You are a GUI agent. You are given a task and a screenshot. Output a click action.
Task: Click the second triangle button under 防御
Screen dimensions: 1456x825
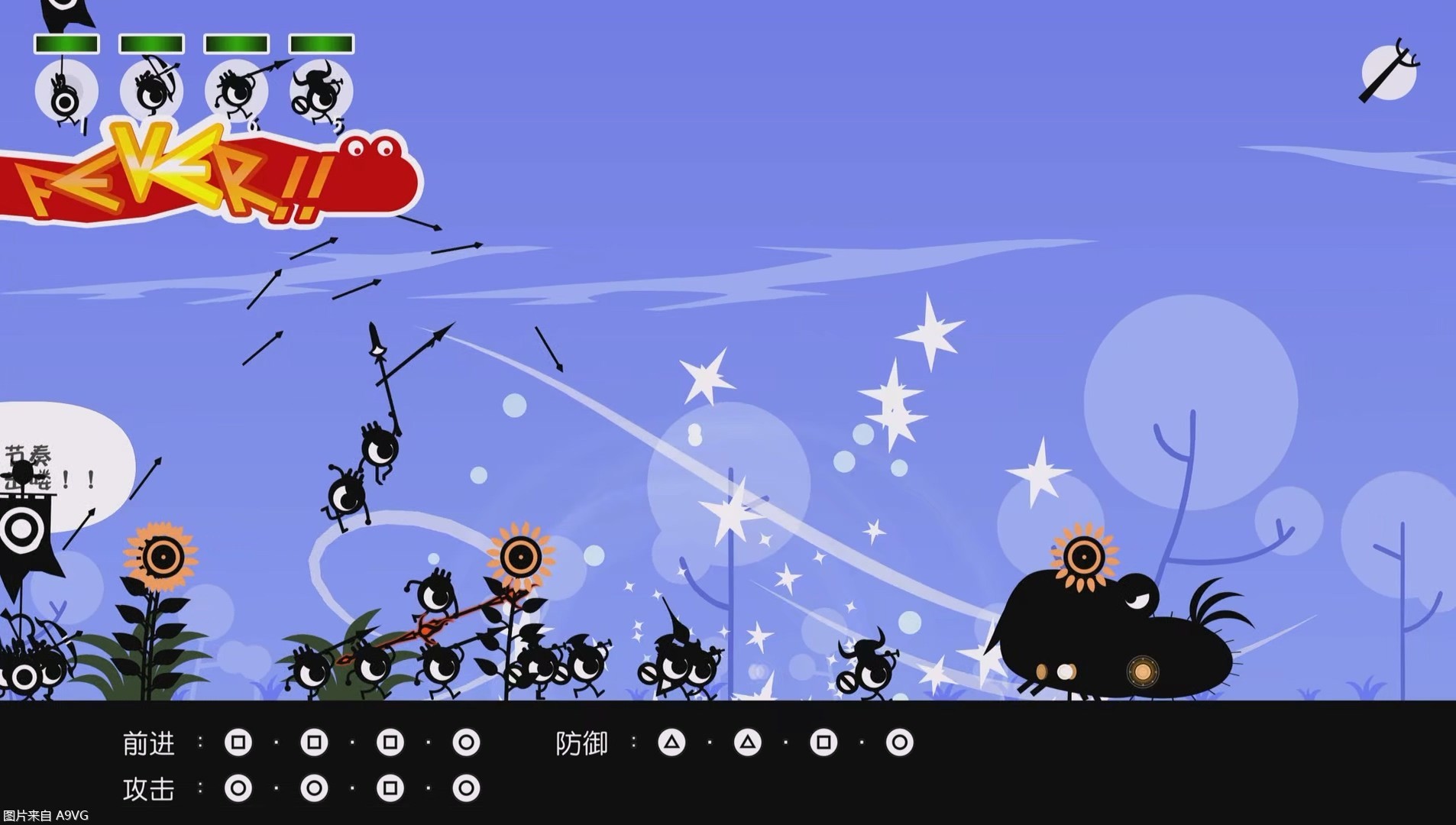(746, 742)
